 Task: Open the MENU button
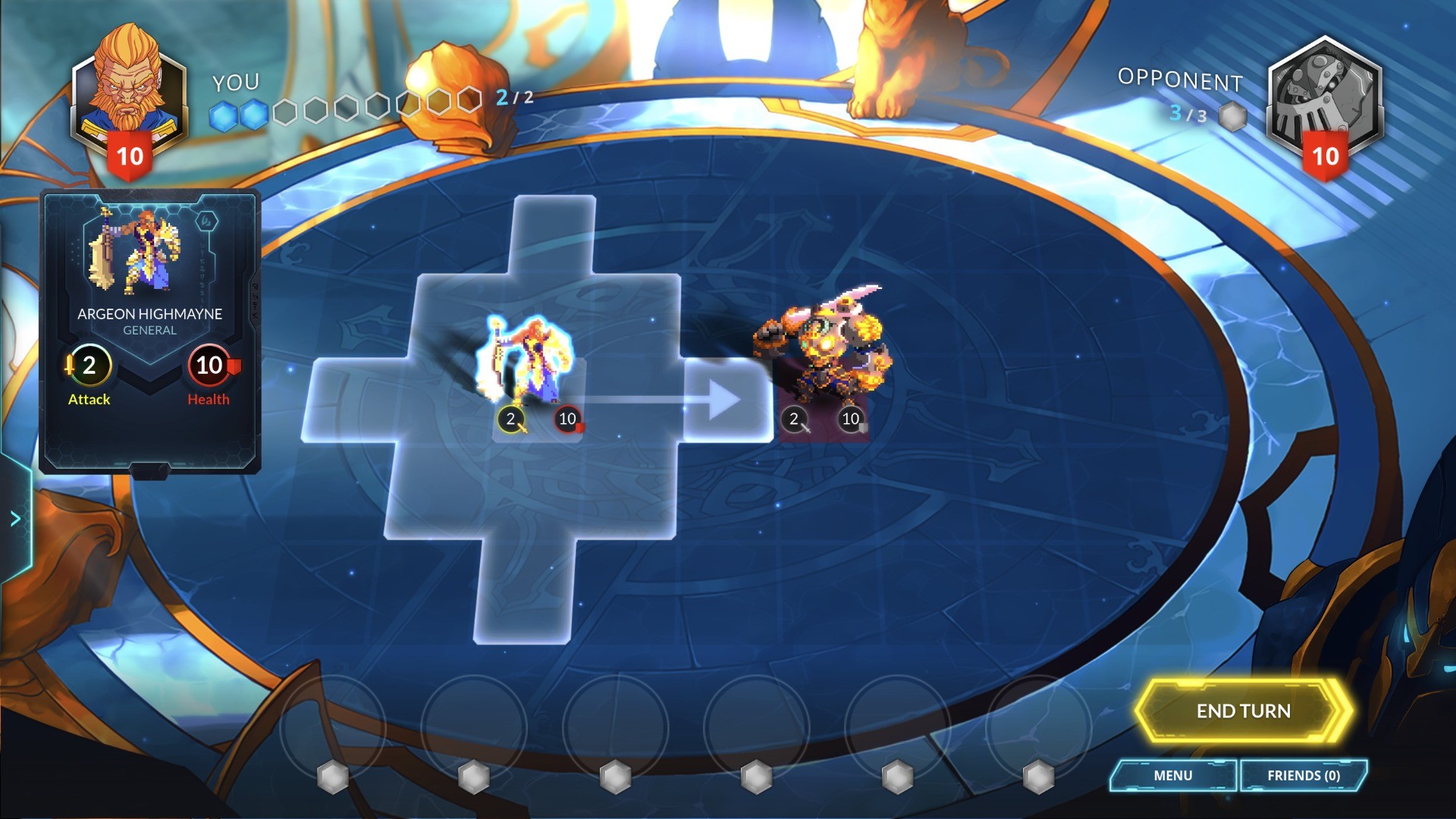pos(1172,775)
